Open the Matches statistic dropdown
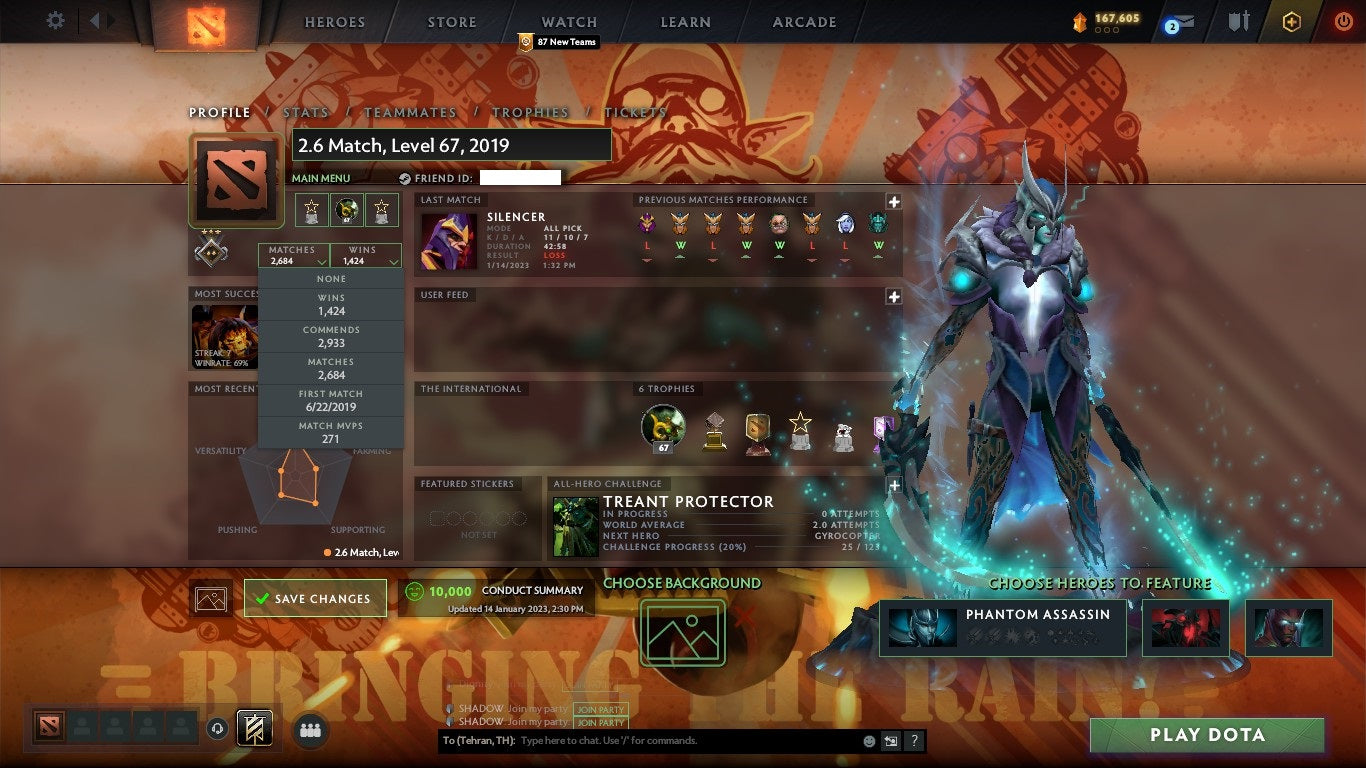This screenshot has width=1366, height=768. pyautogui.click(x=291, y=253)
